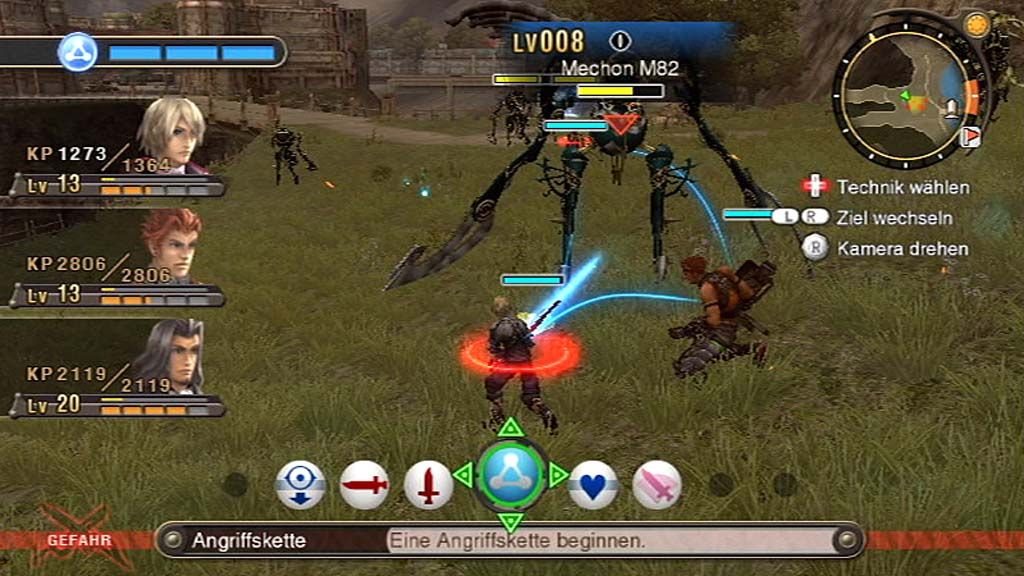Click the down green arrow below chain attack
This screenshot has width=1024, height=576.
coord(511,522)
